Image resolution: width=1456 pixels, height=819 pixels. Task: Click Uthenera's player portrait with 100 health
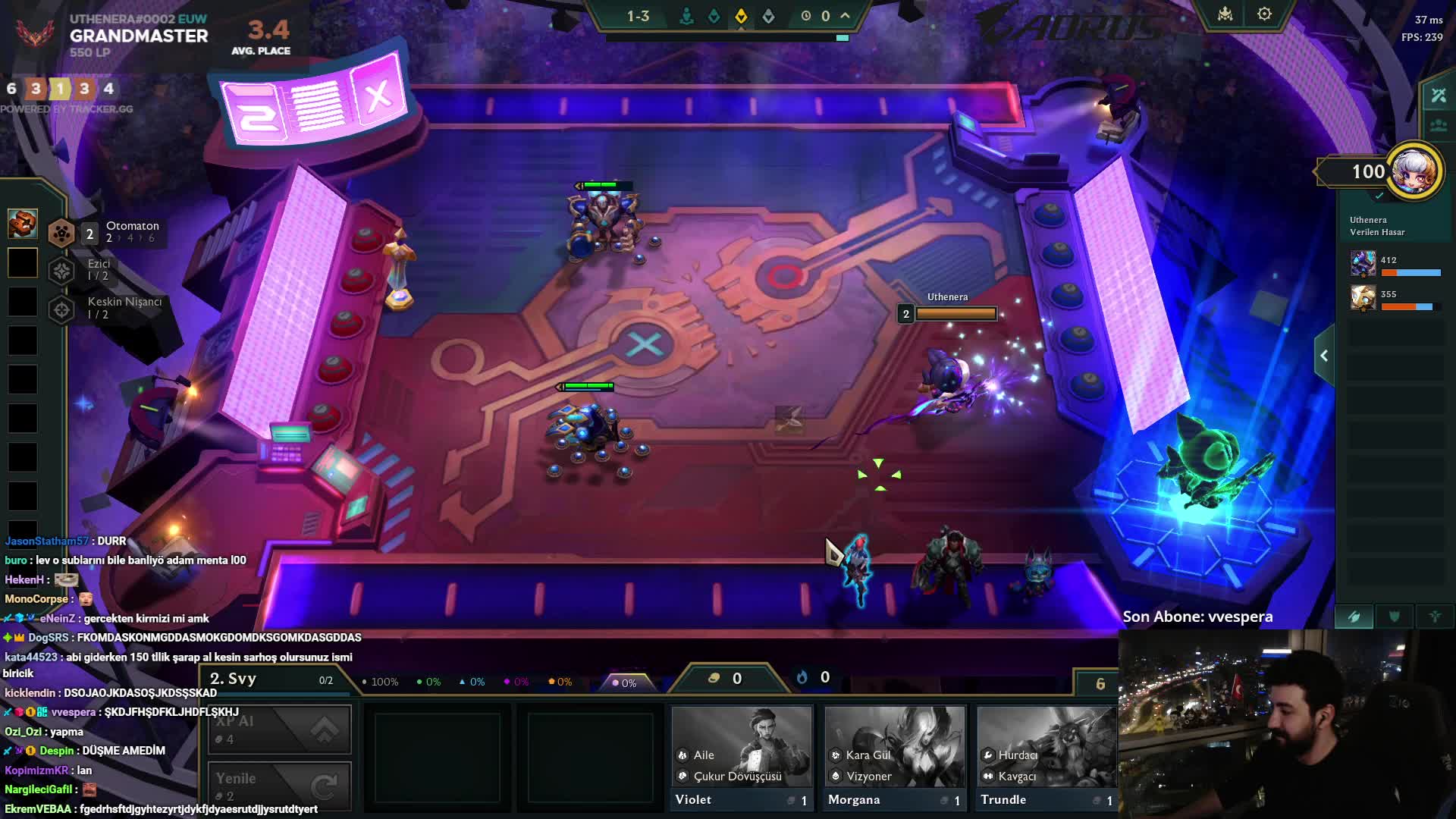(x=1414, y=171)
